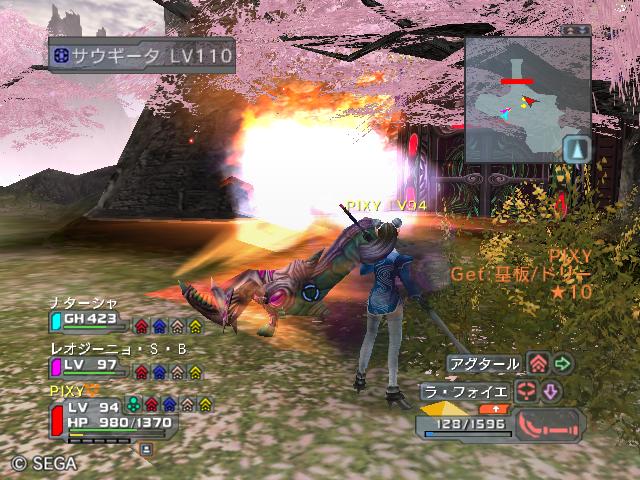This screenshot has width=640, height=480.
Task: Click the green right-arrow palette icon
Action: [563, 364]
